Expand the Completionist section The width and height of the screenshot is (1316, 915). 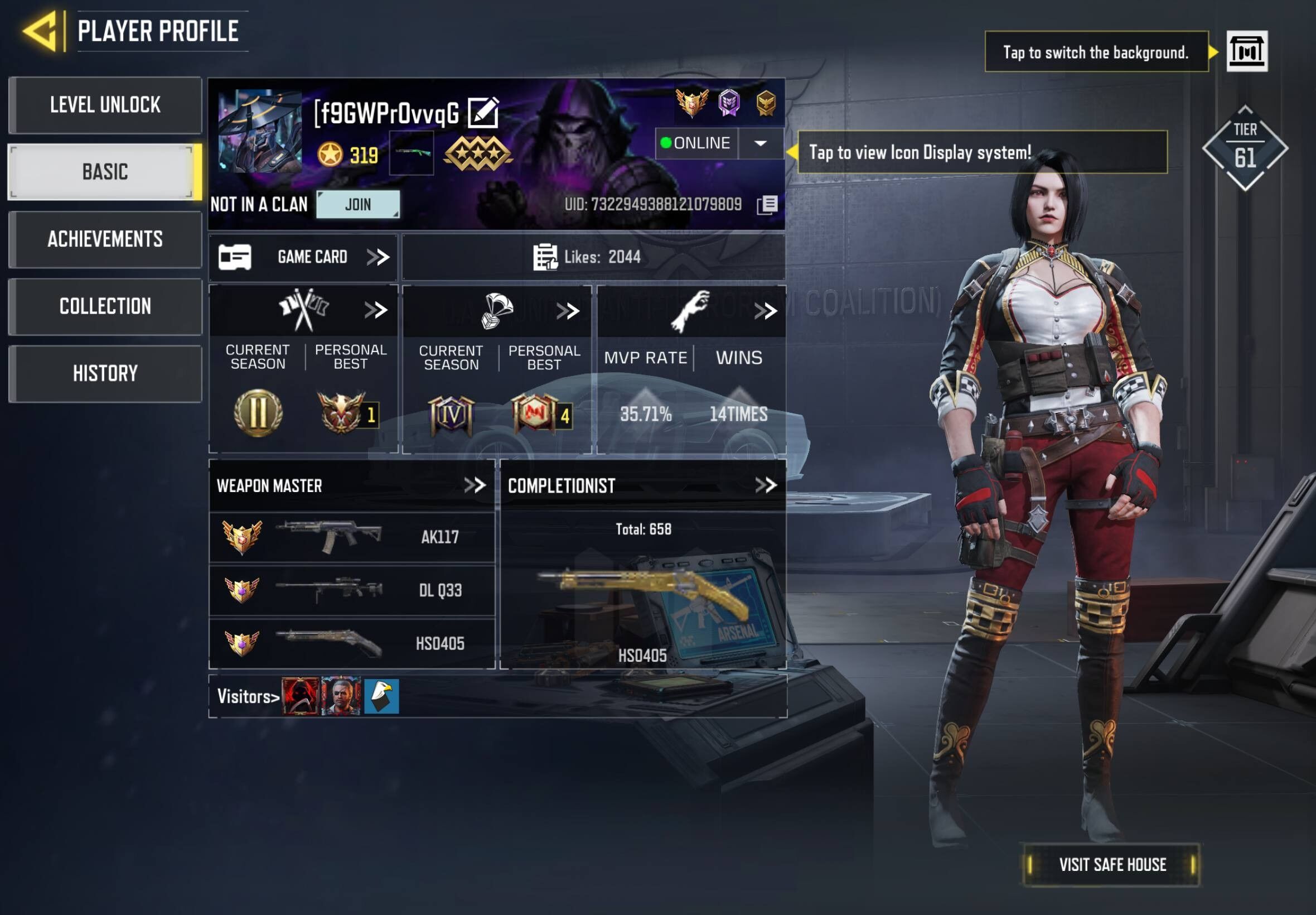[x=766, y=485]
